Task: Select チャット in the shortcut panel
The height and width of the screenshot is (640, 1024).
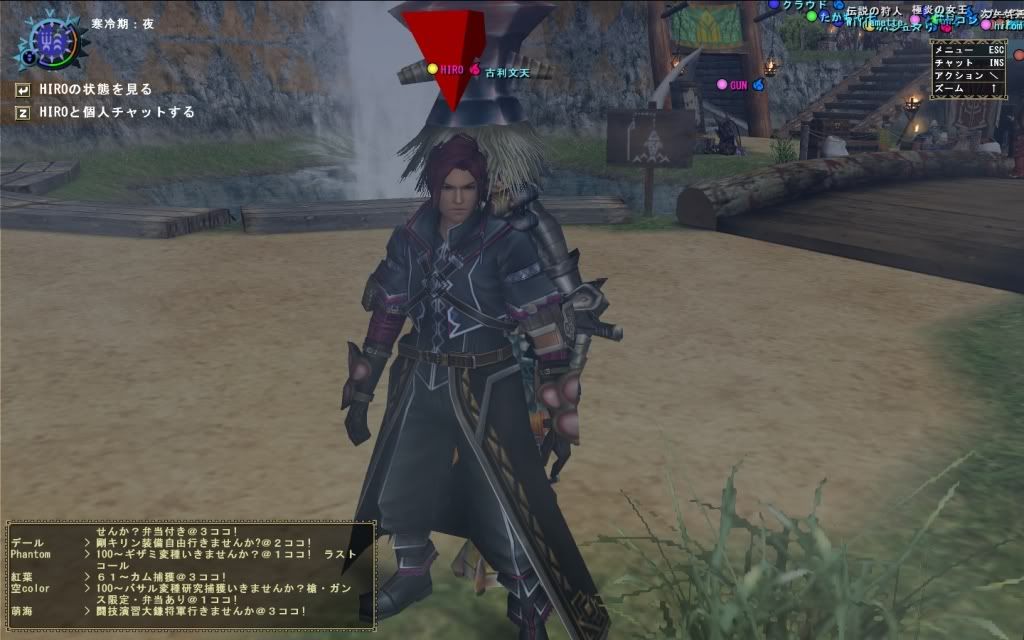Action: (967, 62)
